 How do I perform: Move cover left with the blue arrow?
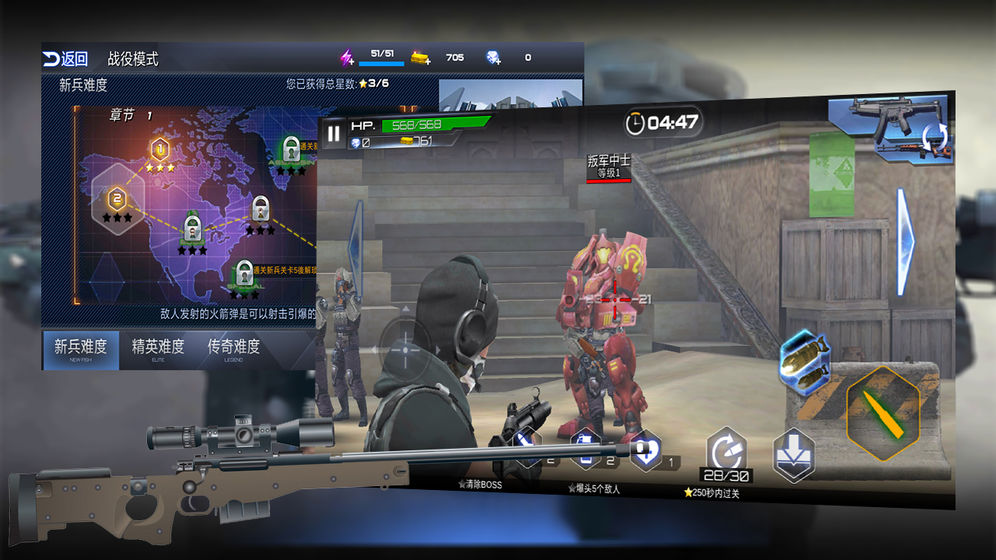353,247
